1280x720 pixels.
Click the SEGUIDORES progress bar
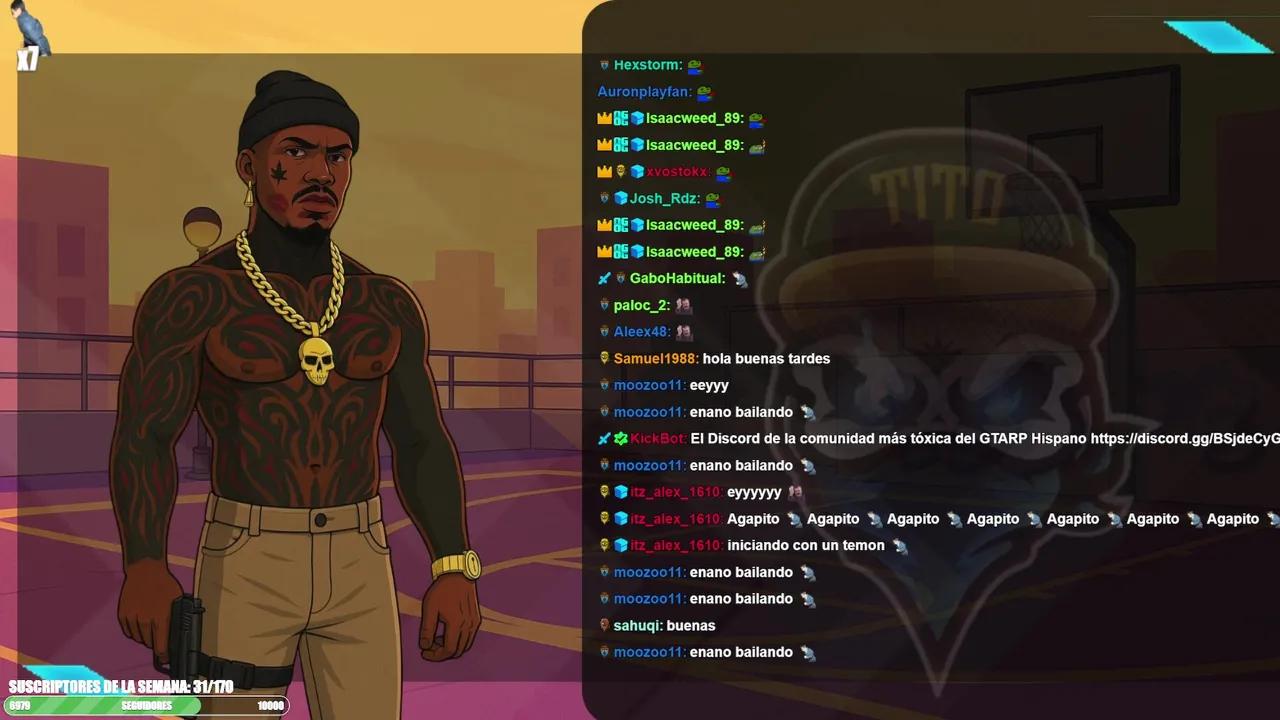pyautogui.click(x=145, y=705)
